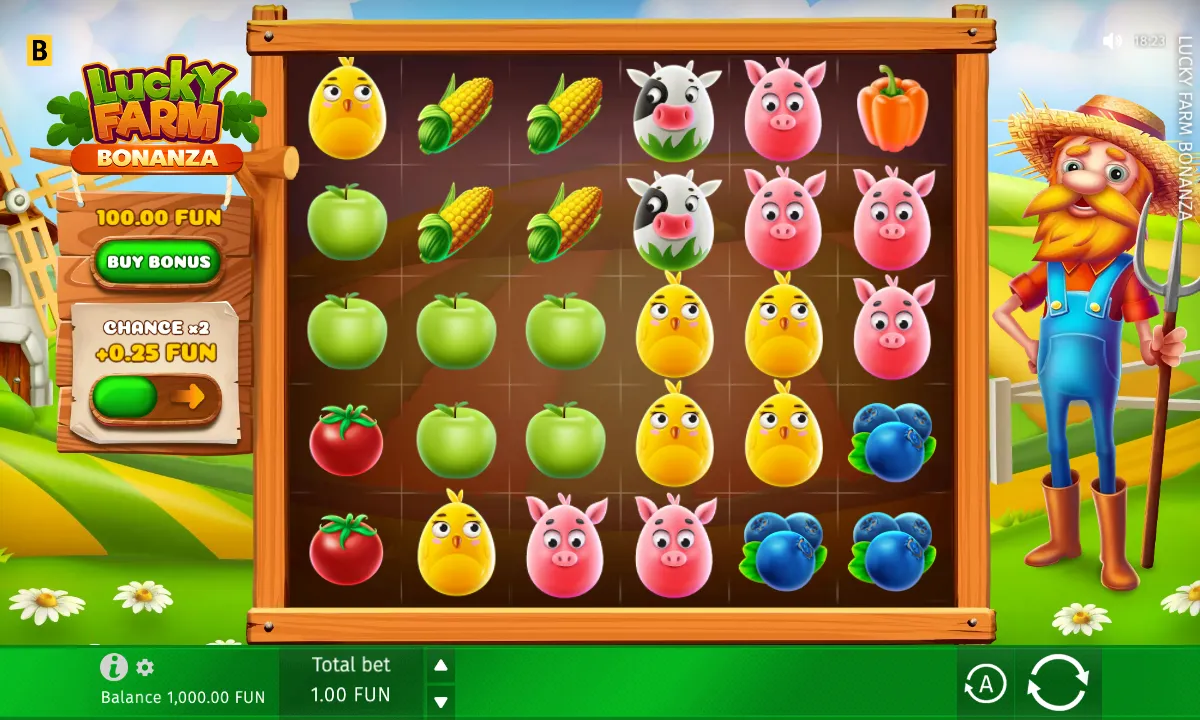Click the yellow B logo icon
Screen dimensions: 1200x720
[39, 51]
